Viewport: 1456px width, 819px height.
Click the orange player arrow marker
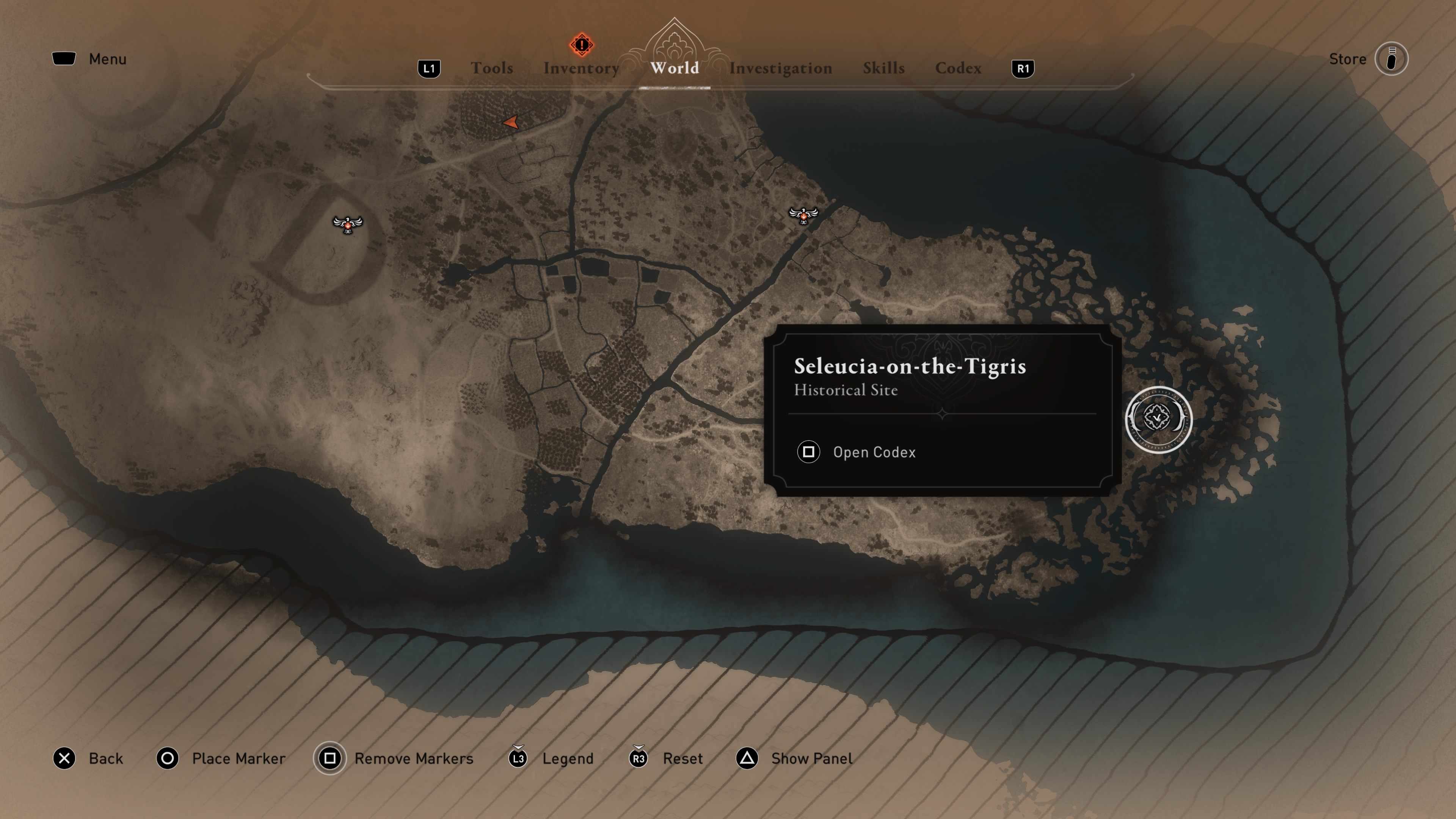(x=511, y=122)
